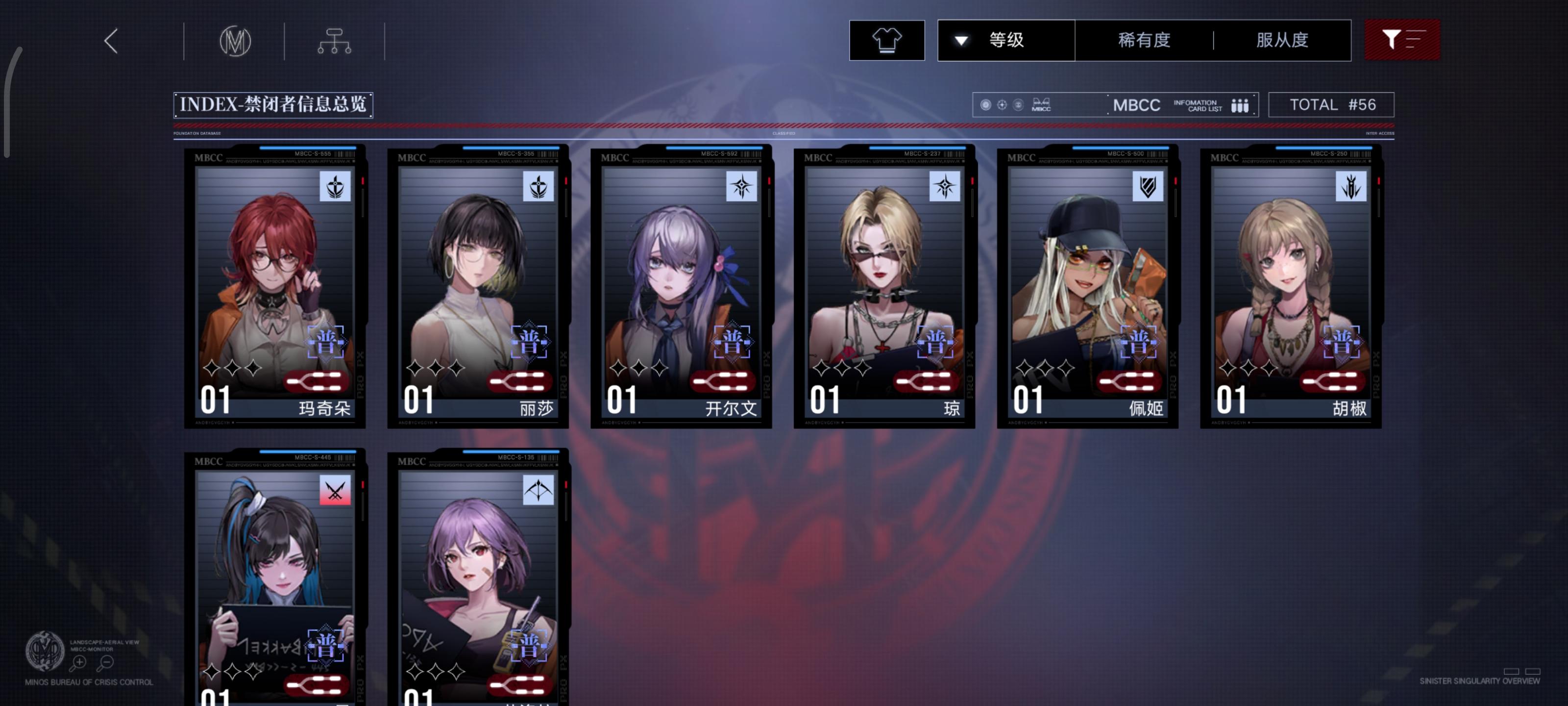
Task: Expand the dropdown arrow beside 等级
Action: click(x=960, y=40)
